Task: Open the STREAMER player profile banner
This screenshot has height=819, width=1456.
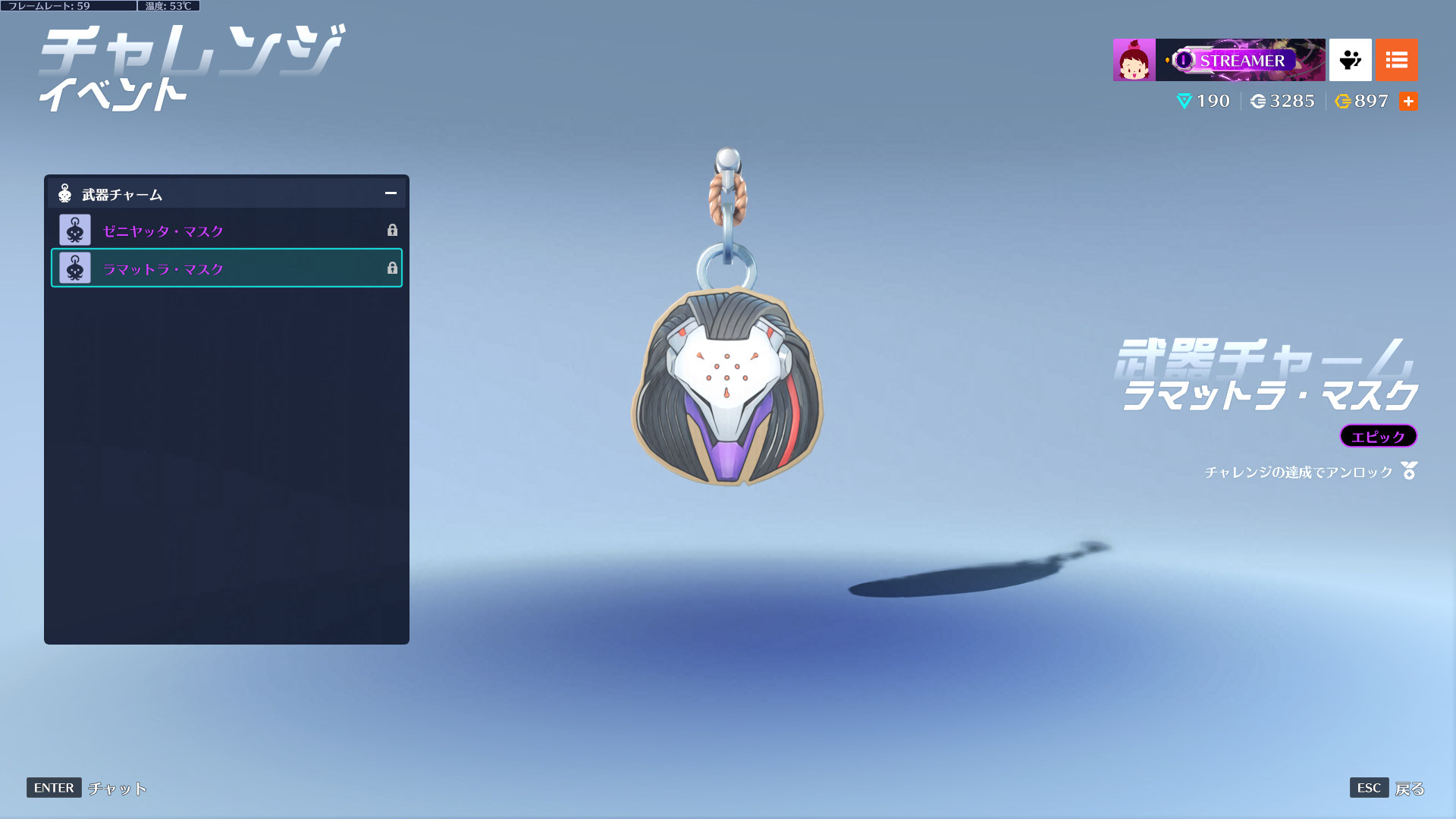Action: click(1240, 60)
